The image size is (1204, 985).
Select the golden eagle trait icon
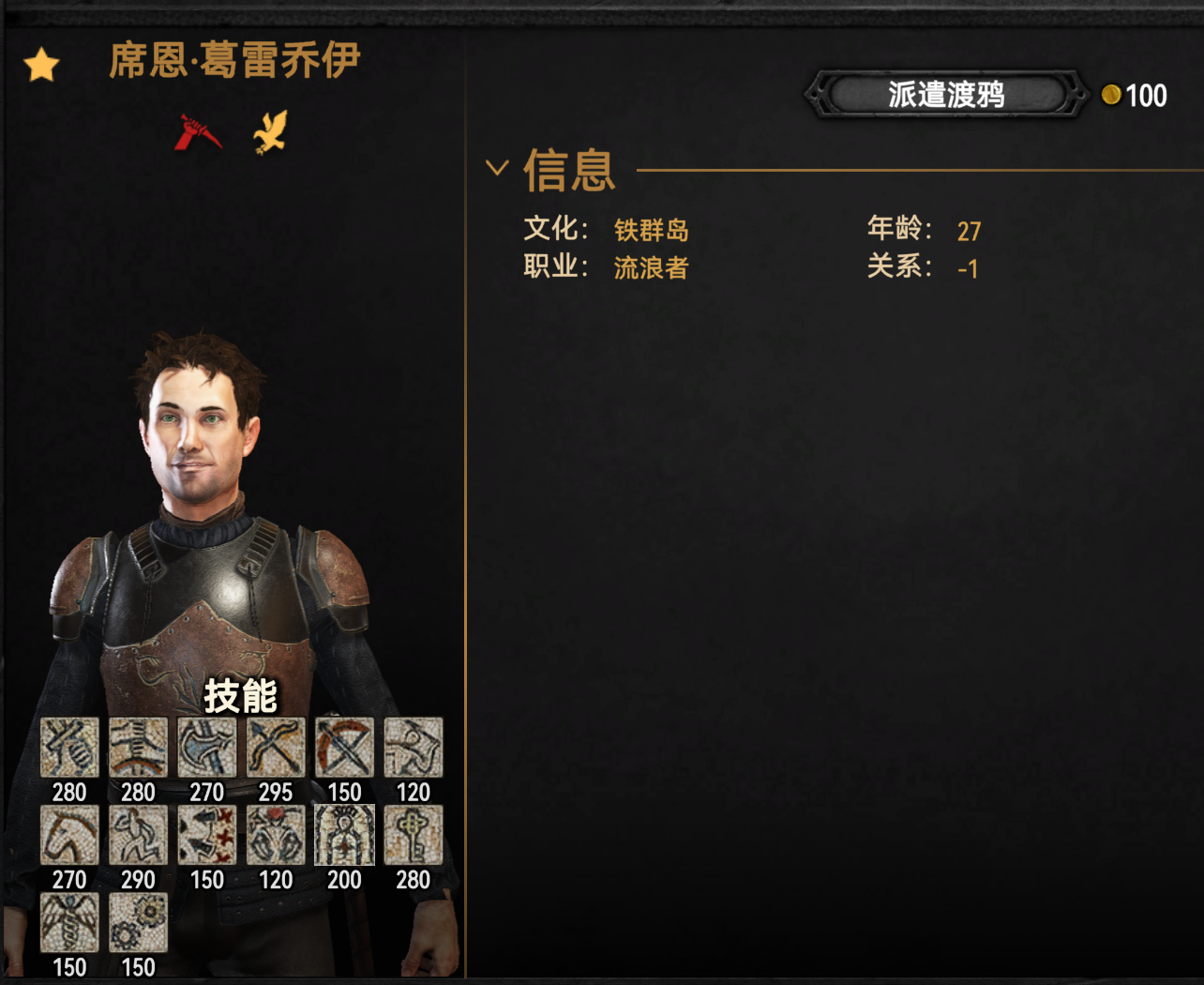coord(270,132)
